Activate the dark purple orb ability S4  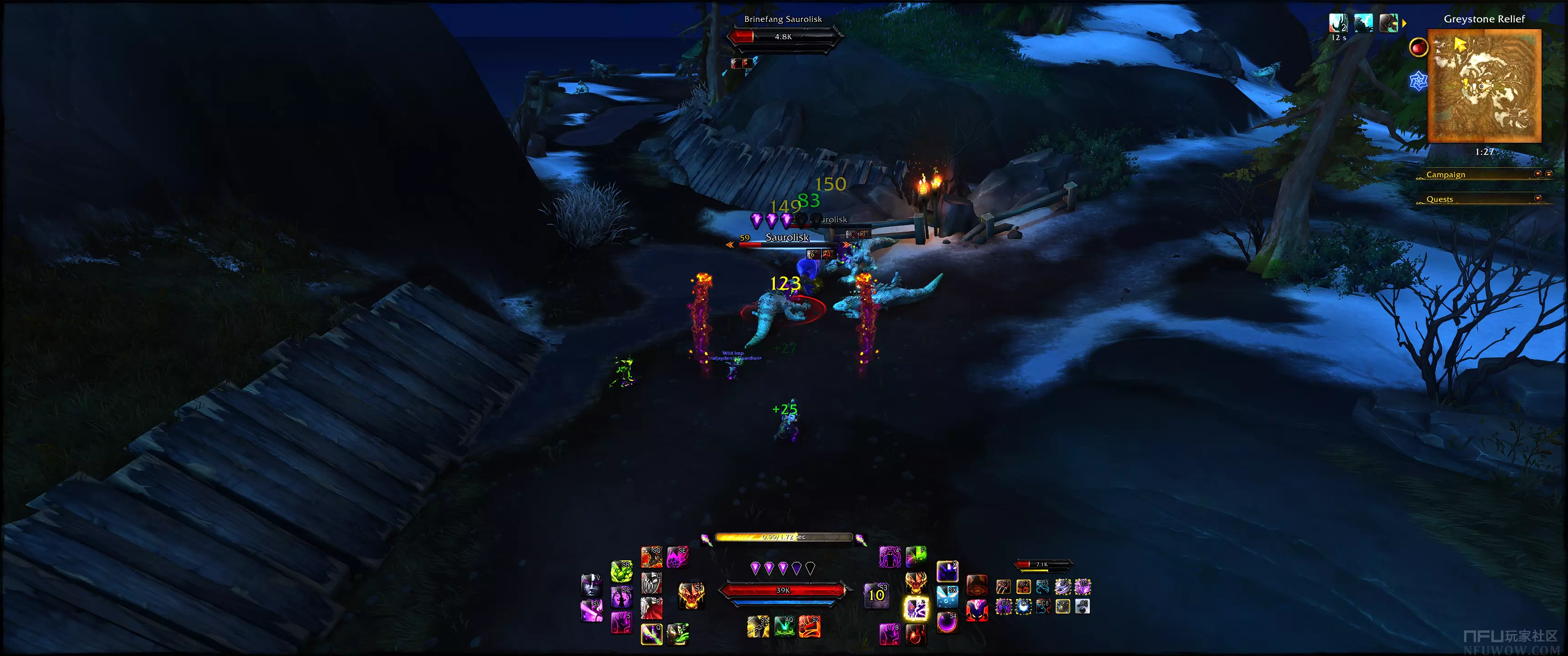(947, 623)
